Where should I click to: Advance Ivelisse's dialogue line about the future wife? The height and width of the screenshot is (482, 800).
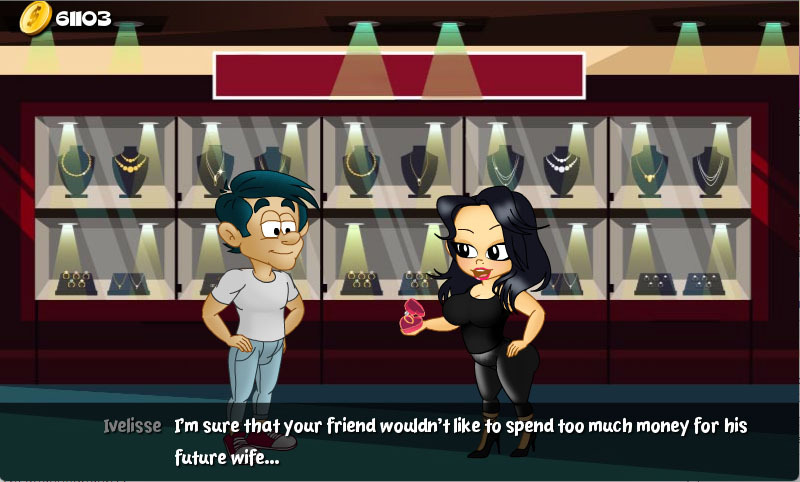click(x=460, y=440)
